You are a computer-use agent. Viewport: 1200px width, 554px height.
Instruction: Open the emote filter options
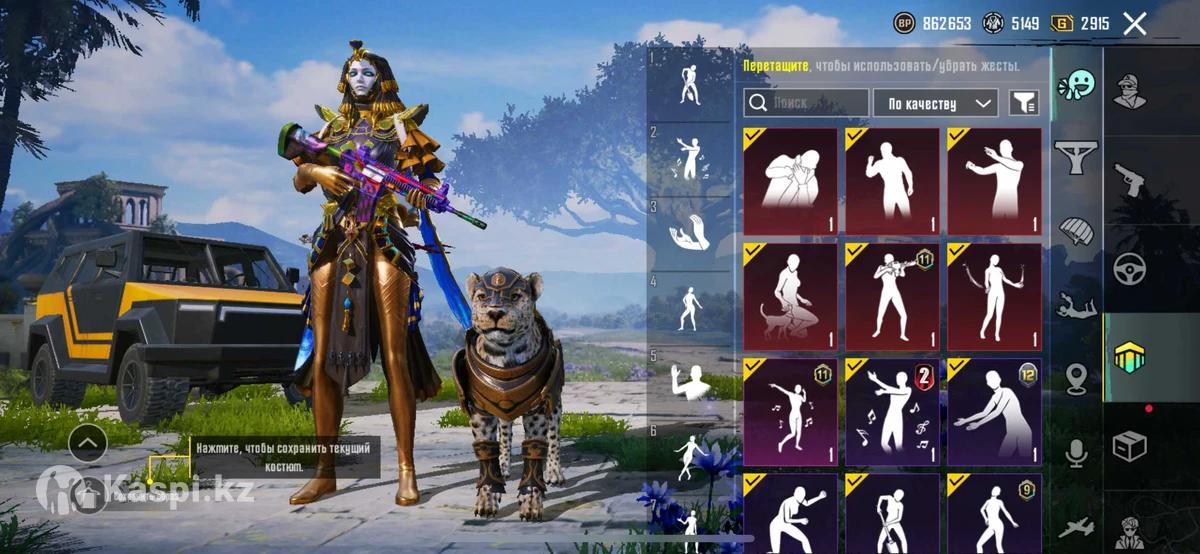(x=1023, y=103)
